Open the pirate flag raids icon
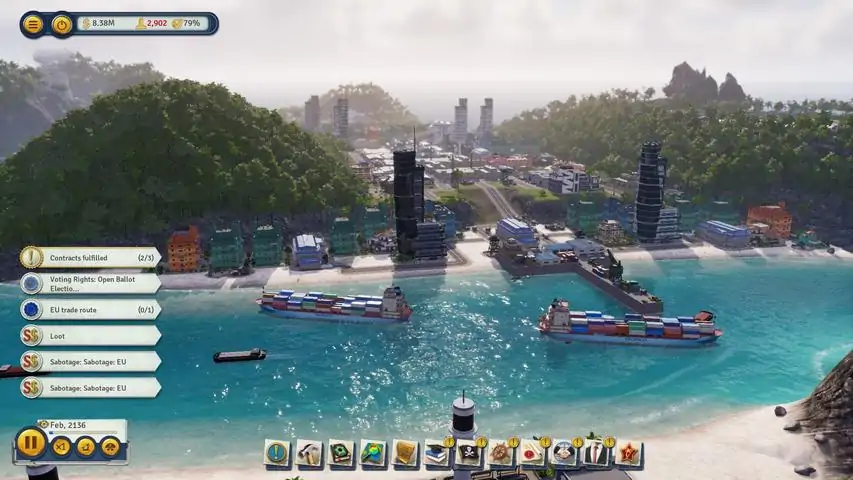Image resolution: width=853 pixels, height=480 pixels. [x=469, y=453]
